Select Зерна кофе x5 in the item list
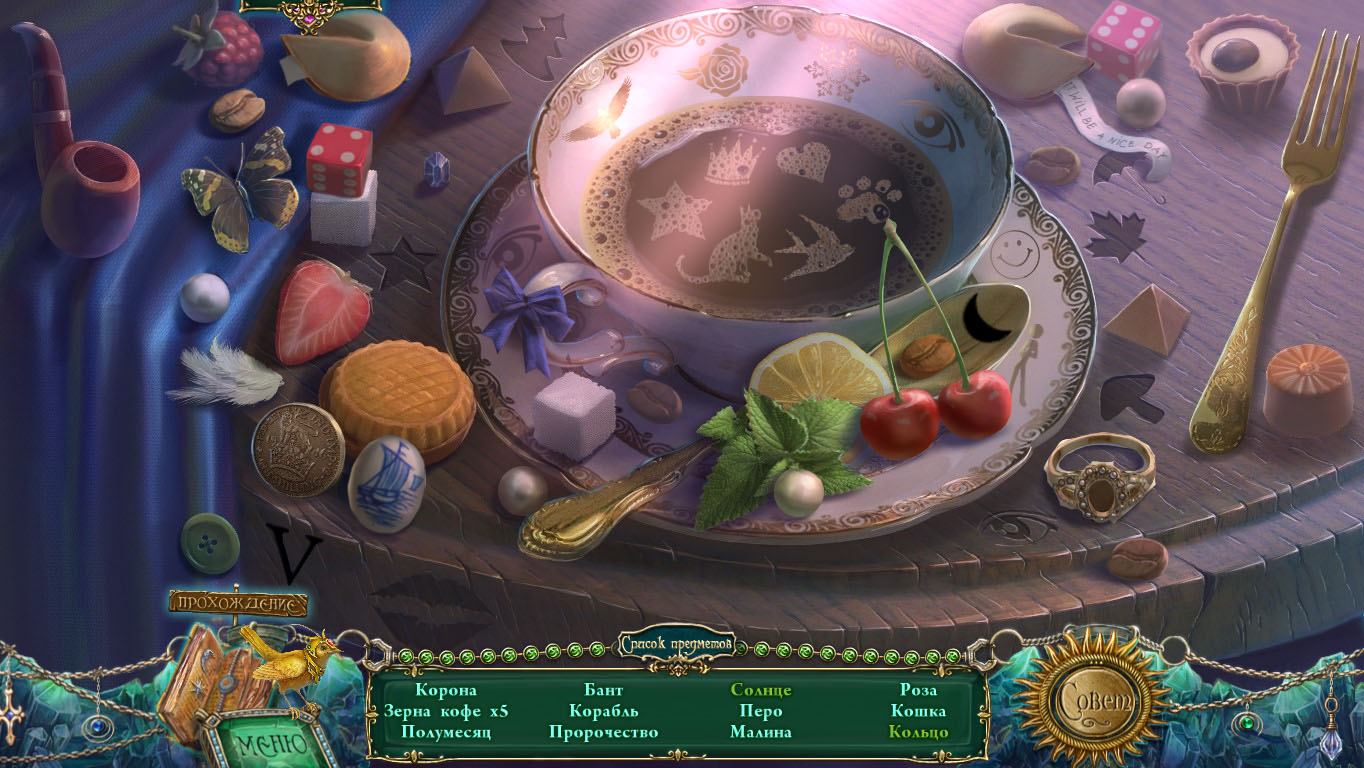1364x768 pixels. [x=446, y=711]
